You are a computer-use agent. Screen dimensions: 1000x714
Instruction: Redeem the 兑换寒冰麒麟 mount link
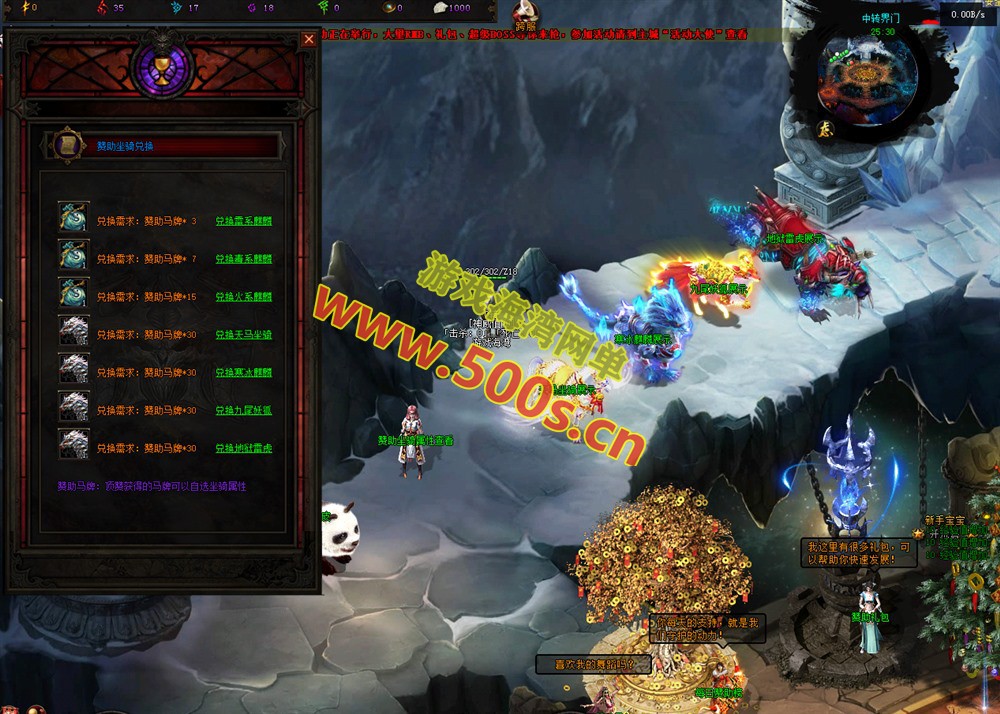point(243,373)
